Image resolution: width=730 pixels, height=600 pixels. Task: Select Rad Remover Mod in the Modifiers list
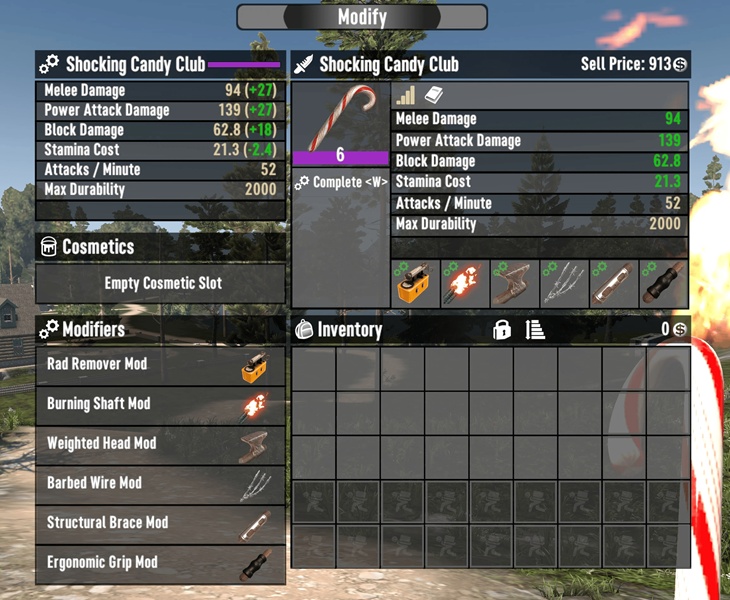point(160,365)
